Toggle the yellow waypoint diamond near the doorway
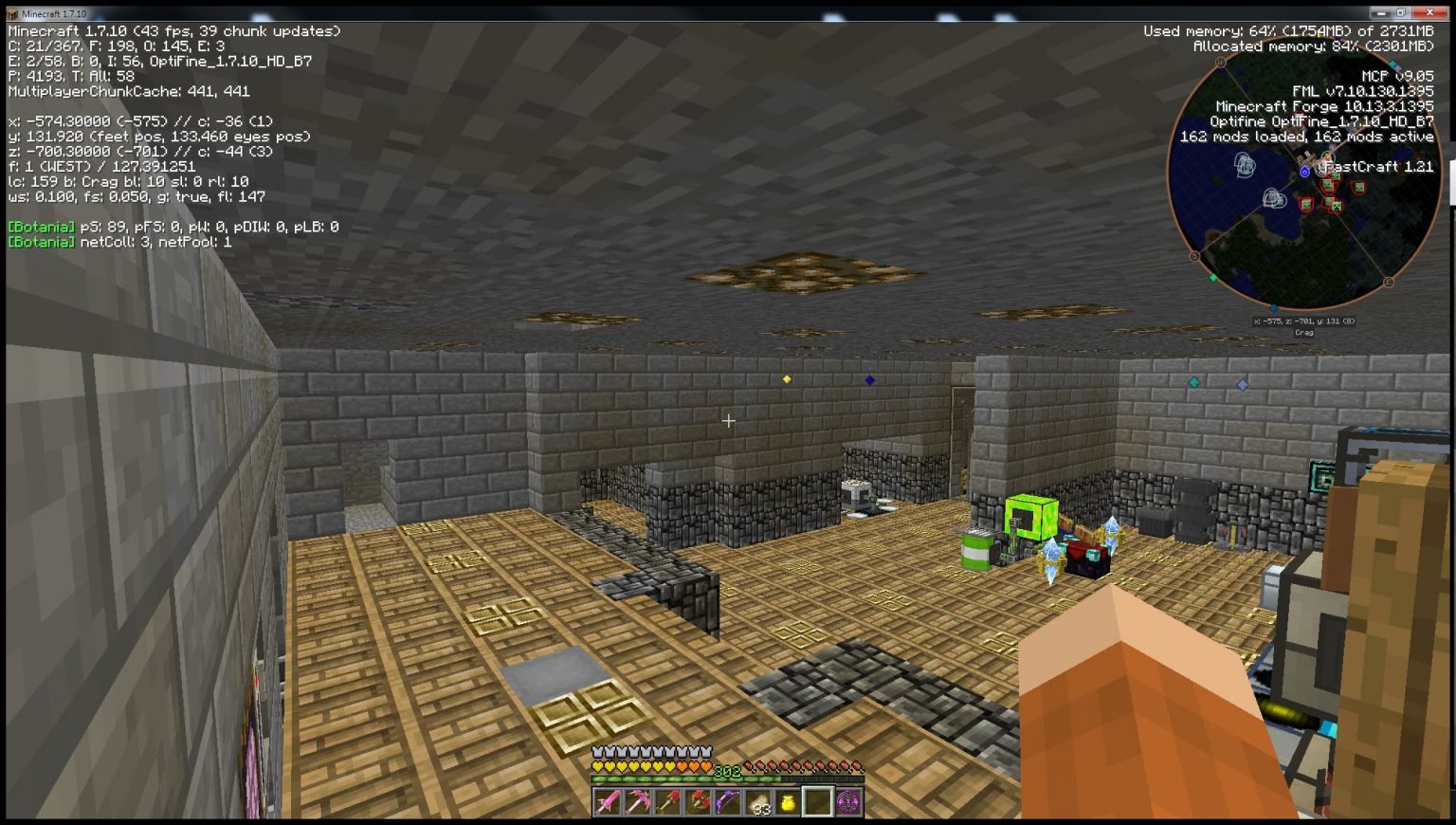The height and width of the screenshot is (825, 1456). pyautogui.click(x=785, y=379)
